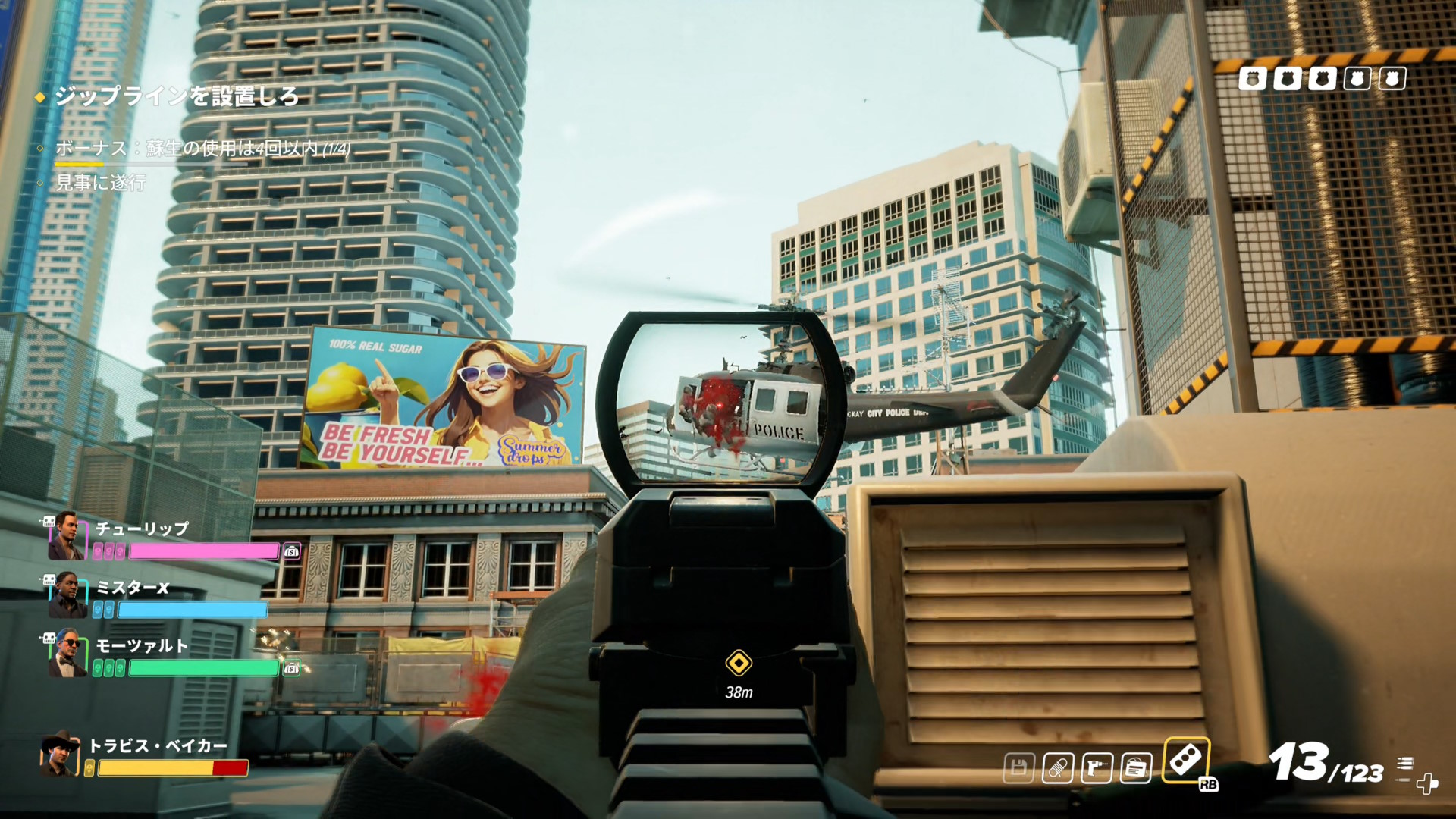Click the loot bag icon beside モーツァルト
Screen dimensions: 1456x819
pyautogui.click(x=292, y=668)
